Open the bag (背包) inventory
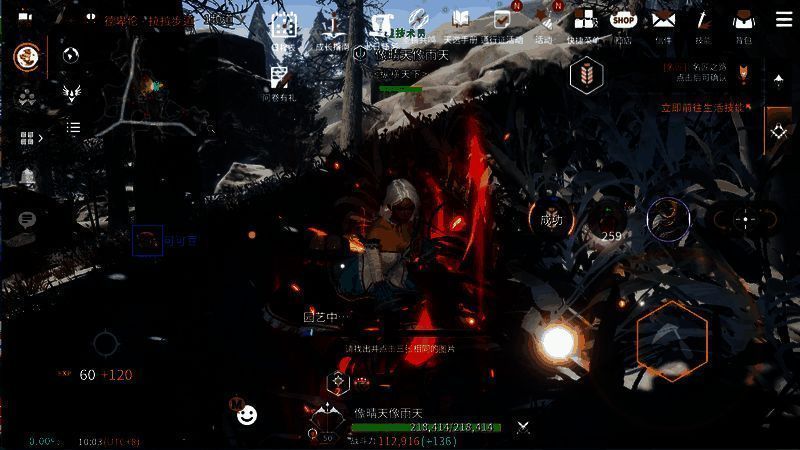800x450 pixels. pyautogui.click(x=742, y=21)
